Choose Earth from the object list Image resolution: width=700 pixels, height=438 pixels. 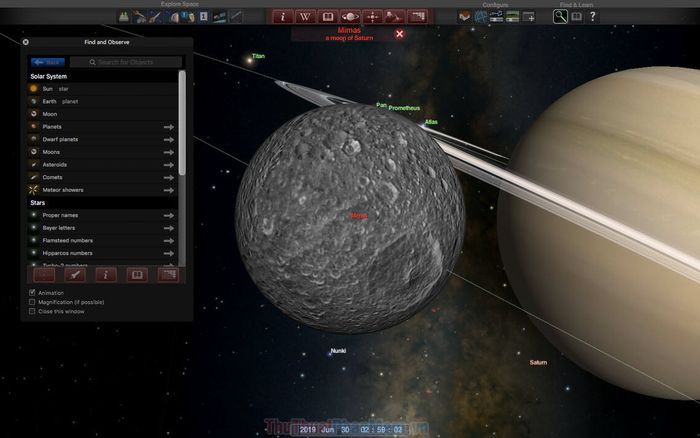pos(50,102)
